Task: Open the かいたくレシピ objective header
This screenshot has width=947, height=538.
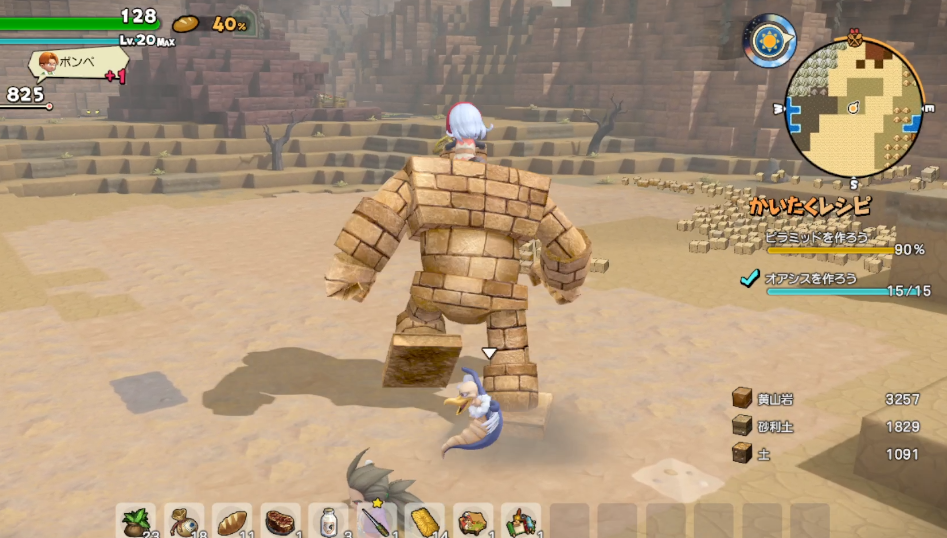Action: pyautogui.click(x=811, y=207)
